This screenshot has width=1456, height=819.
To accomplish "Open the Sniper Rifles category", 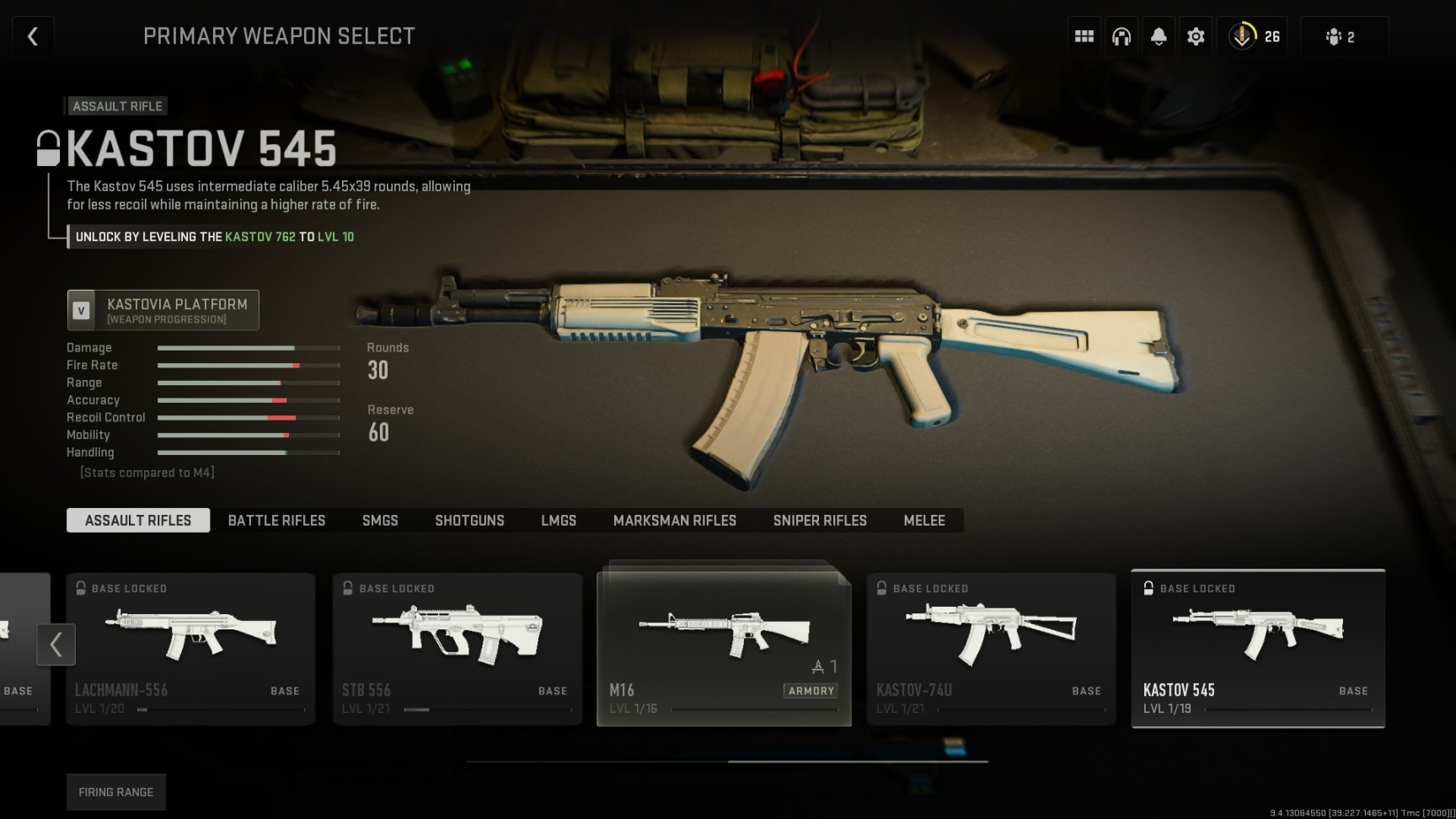I will (819, 520).
